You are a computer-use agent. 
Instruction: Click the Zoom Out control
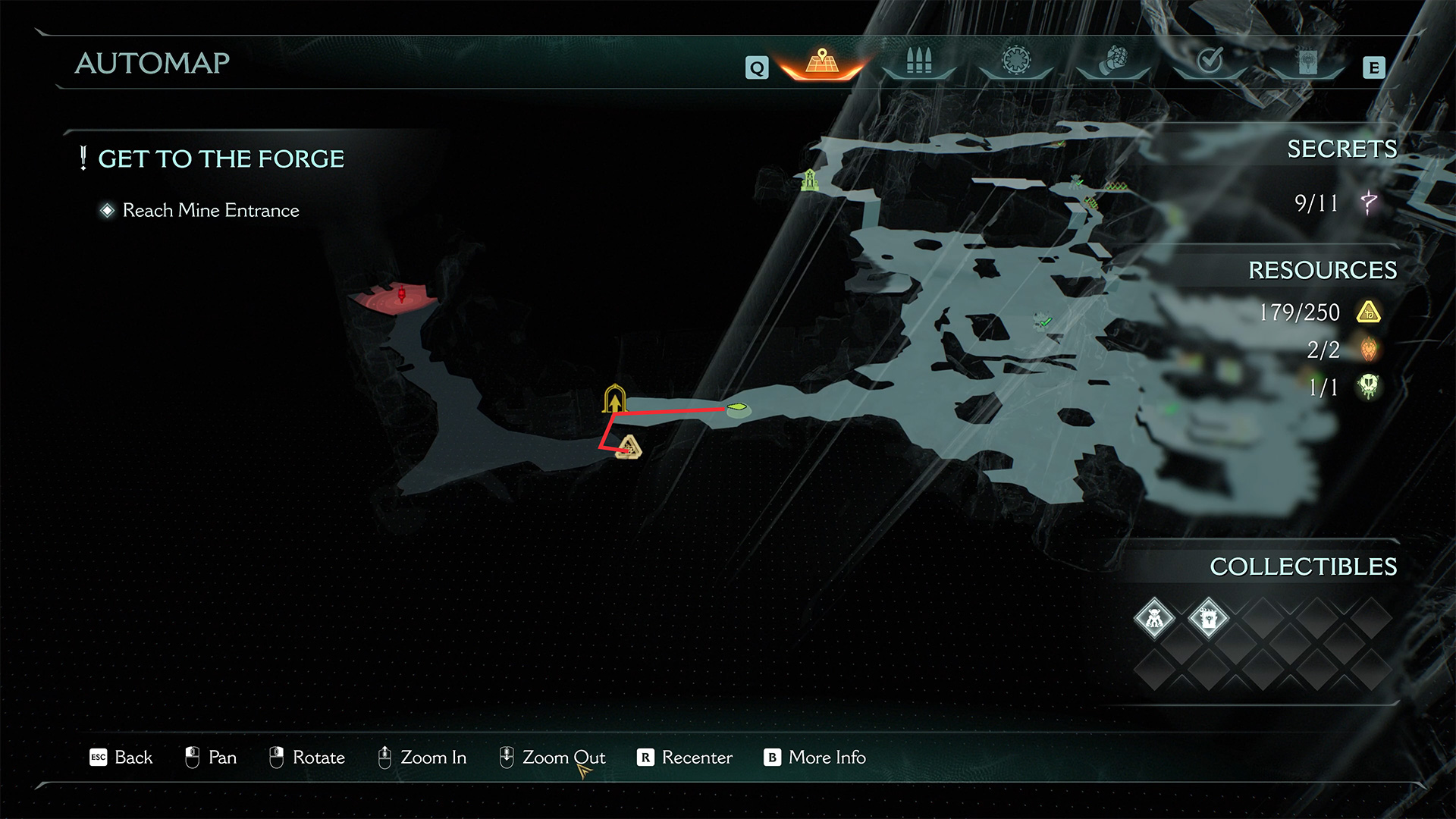tap(552, 758)
